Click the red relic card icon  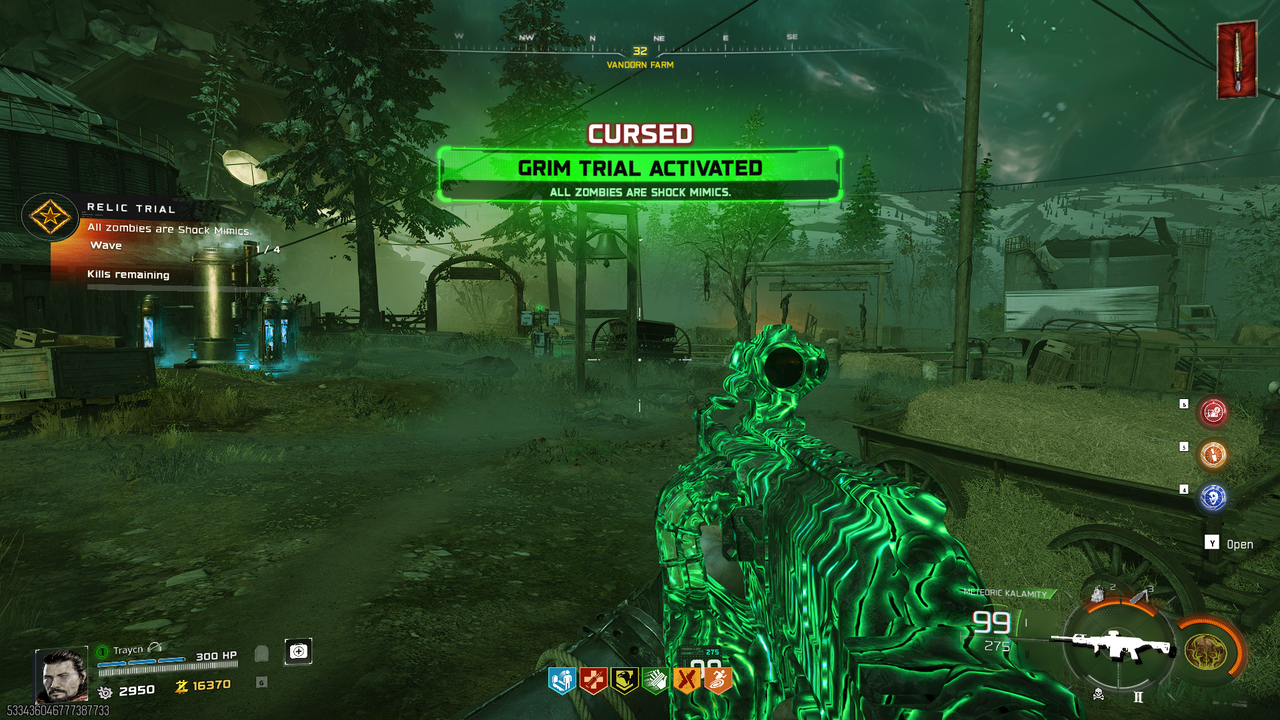[1237, 60]
